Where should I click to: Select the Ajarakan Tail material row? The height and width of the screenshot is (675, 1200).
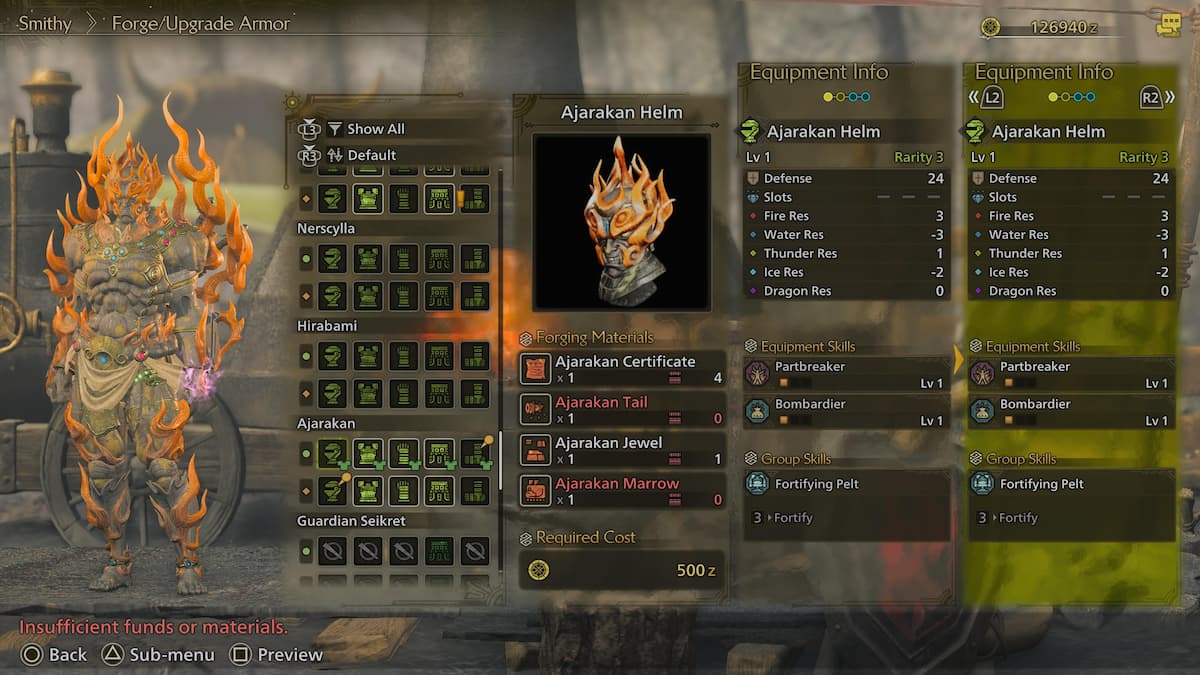point(621,410)
